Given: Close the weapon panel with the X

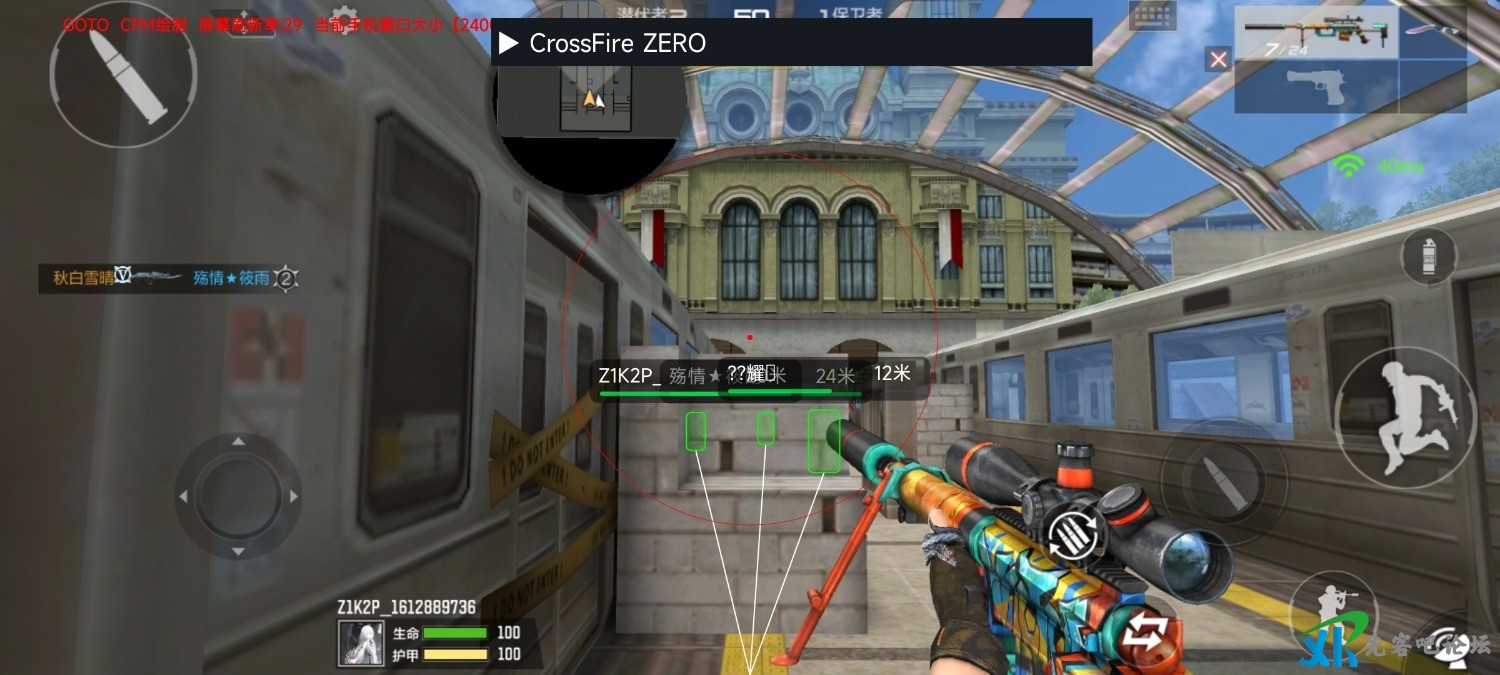Looking at the screenshot, I should (1218, 60).
